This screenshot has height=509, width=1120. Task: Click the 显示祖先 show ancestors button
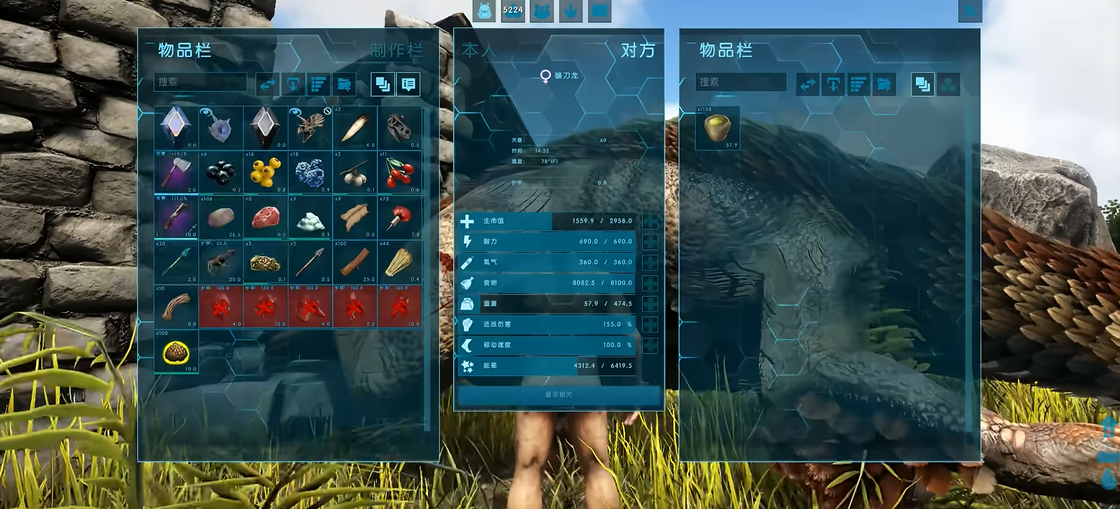tap(558, 395)
